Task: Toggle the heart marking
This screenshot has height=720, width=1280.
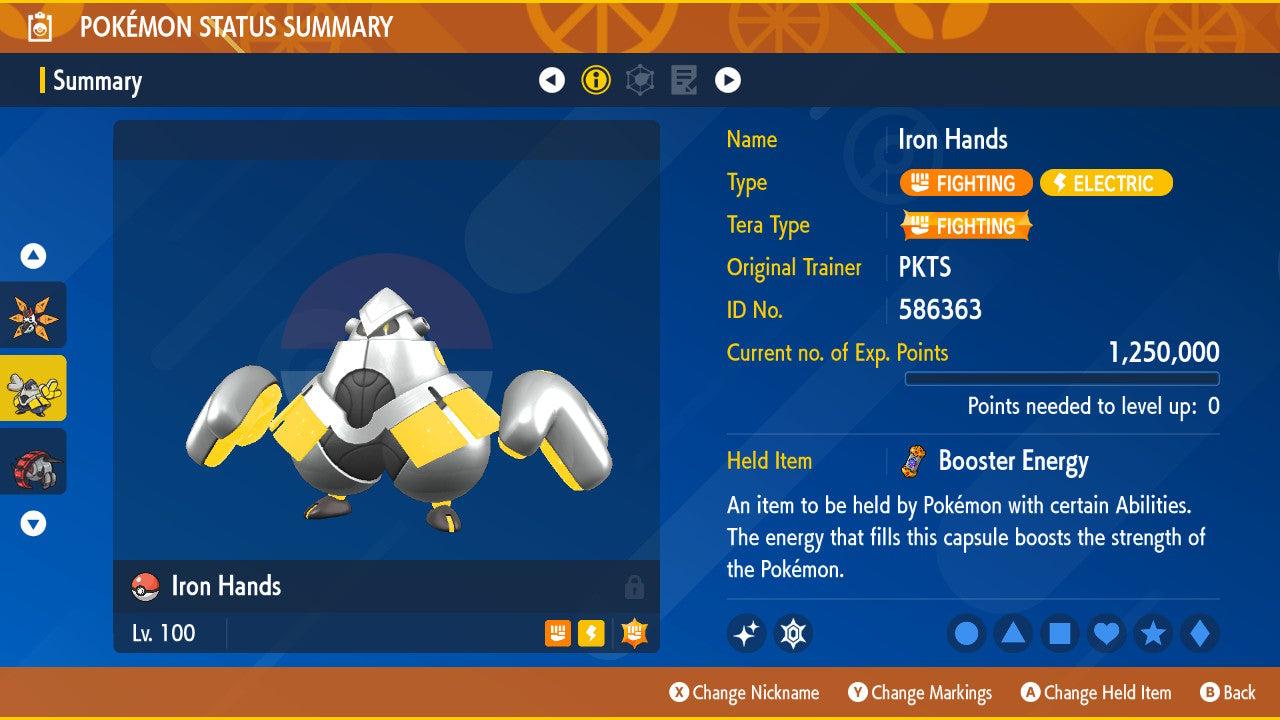Action: [1106, 633]
